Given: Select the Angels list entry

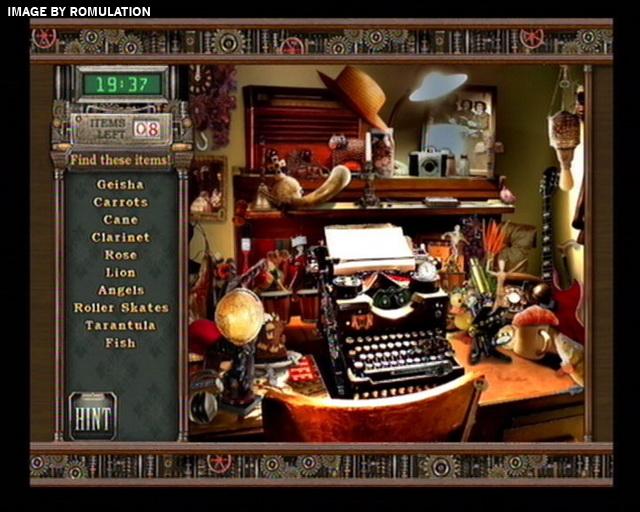Looking at the screenshot, I should 120,290.
